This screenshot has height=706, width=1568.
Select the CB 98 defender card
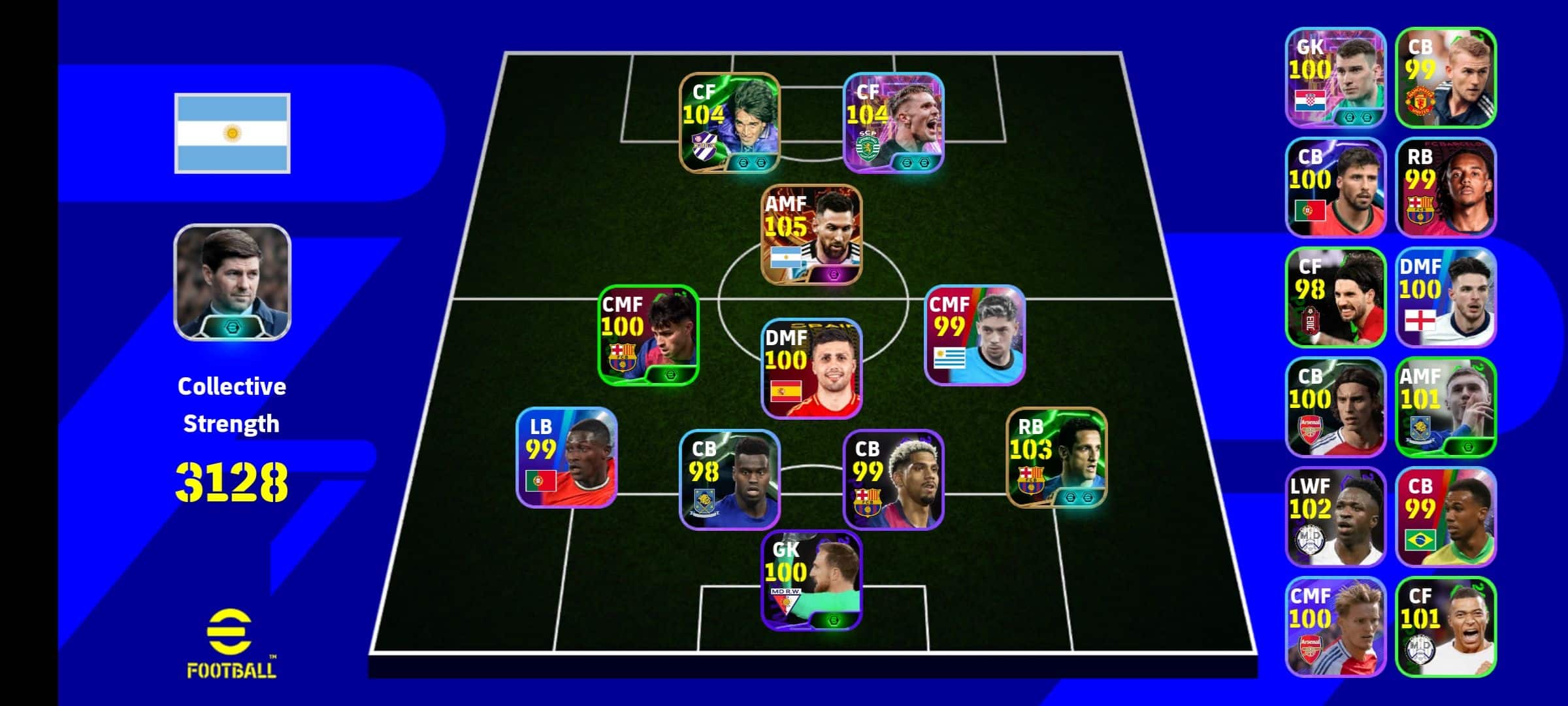(730, 480)
